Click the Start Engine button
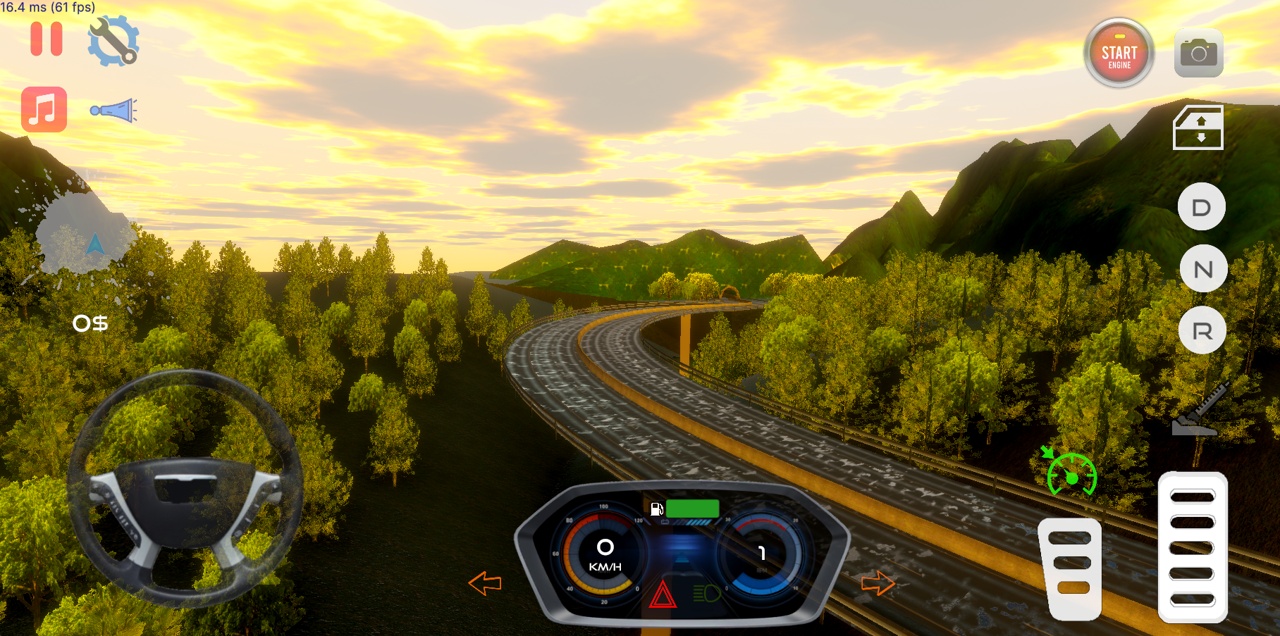The image size is (1280, 636). pyautogui.click(x=1119, y=52)
